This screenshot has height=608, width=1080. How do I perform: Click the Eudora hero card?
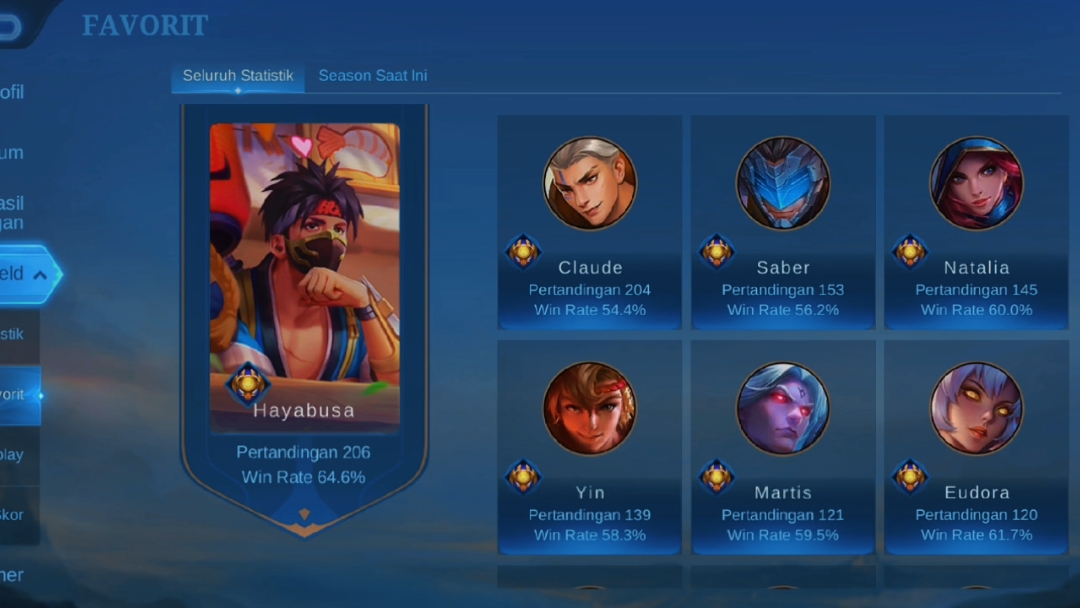pos(976,447)
